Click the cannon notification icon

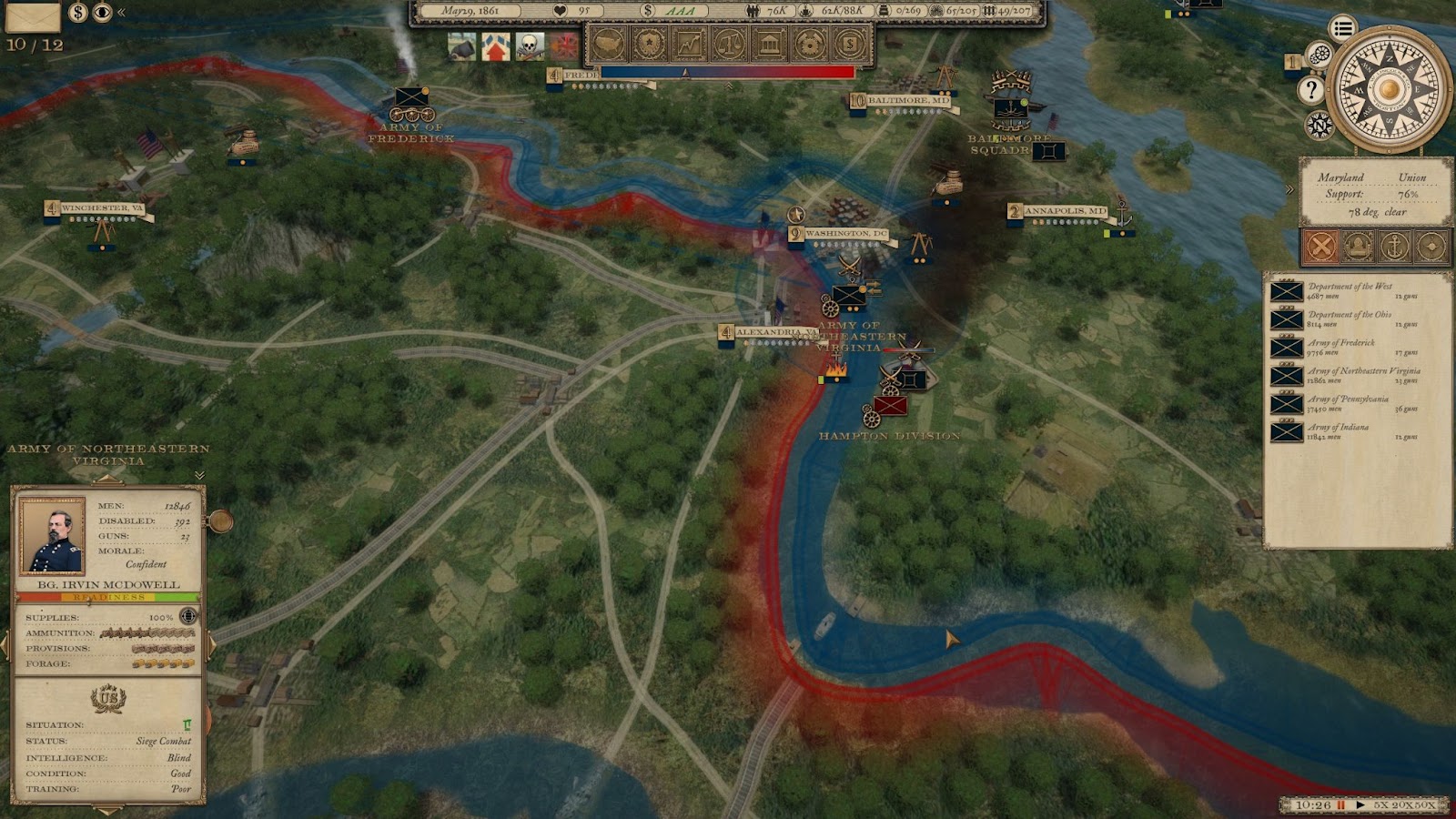461,45
